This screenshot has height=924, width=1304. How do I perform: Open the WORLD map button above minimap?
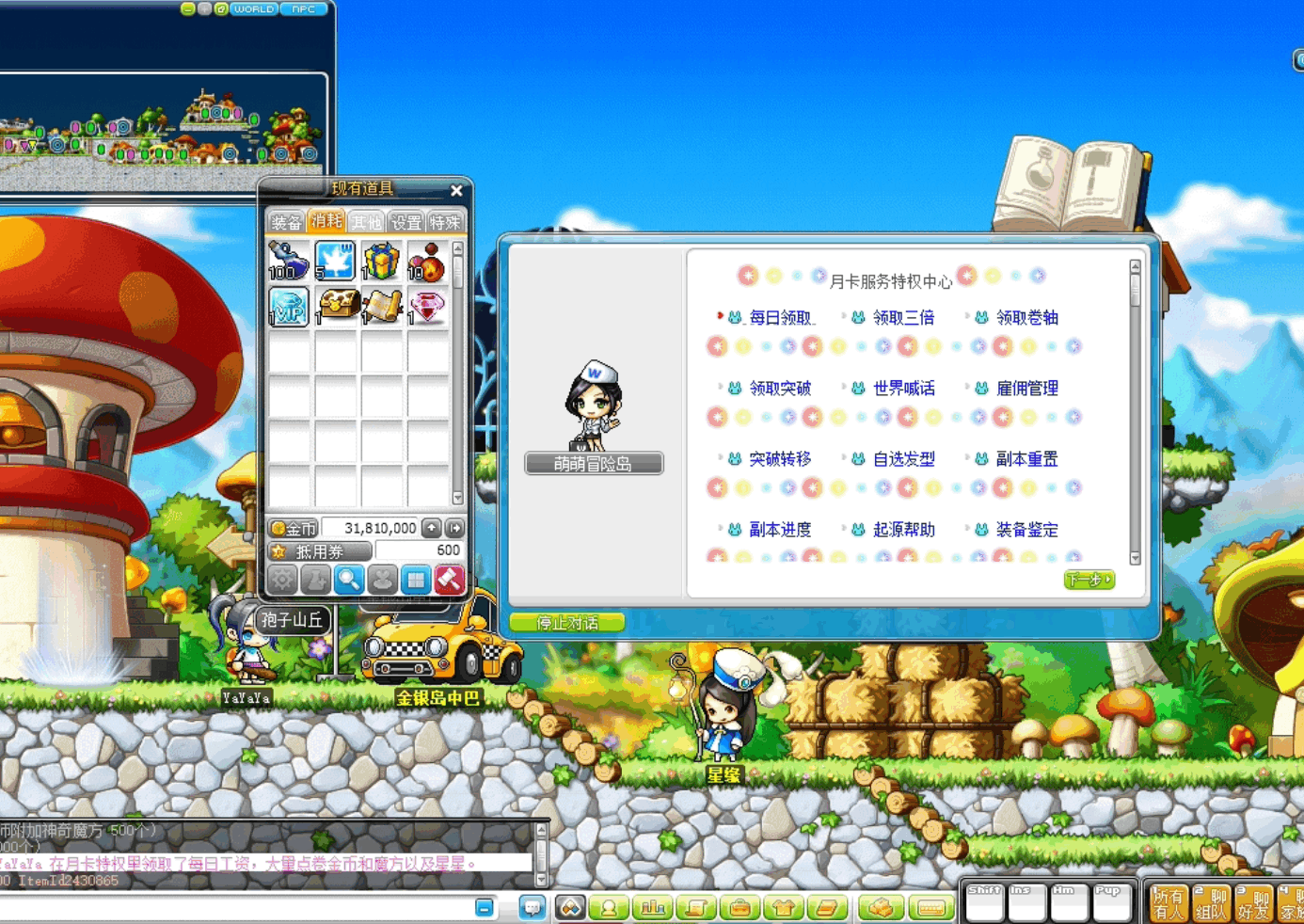[254, 9]
